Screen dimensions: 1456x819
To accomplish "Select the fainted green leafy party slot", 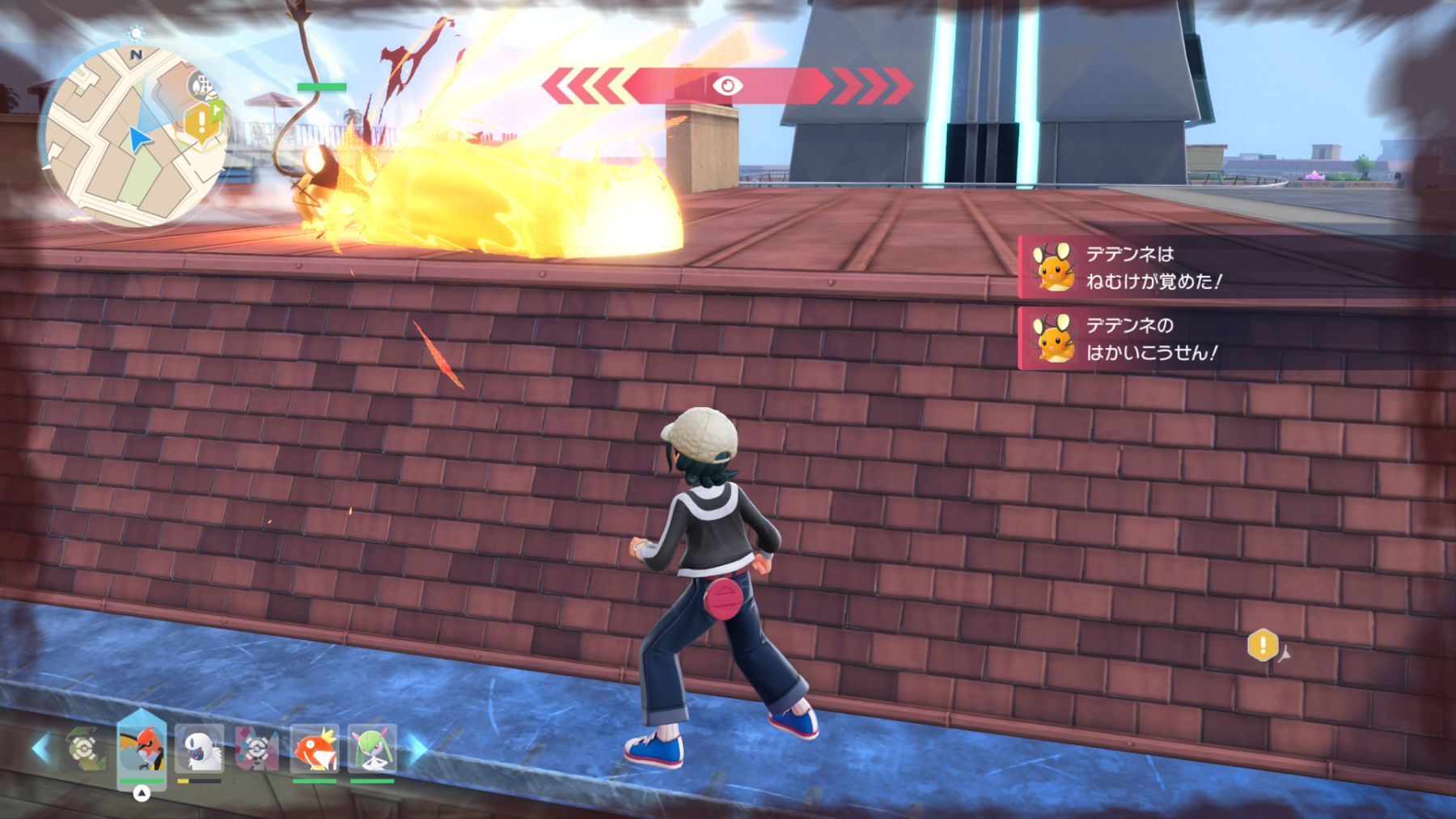I will pos(85,749).
